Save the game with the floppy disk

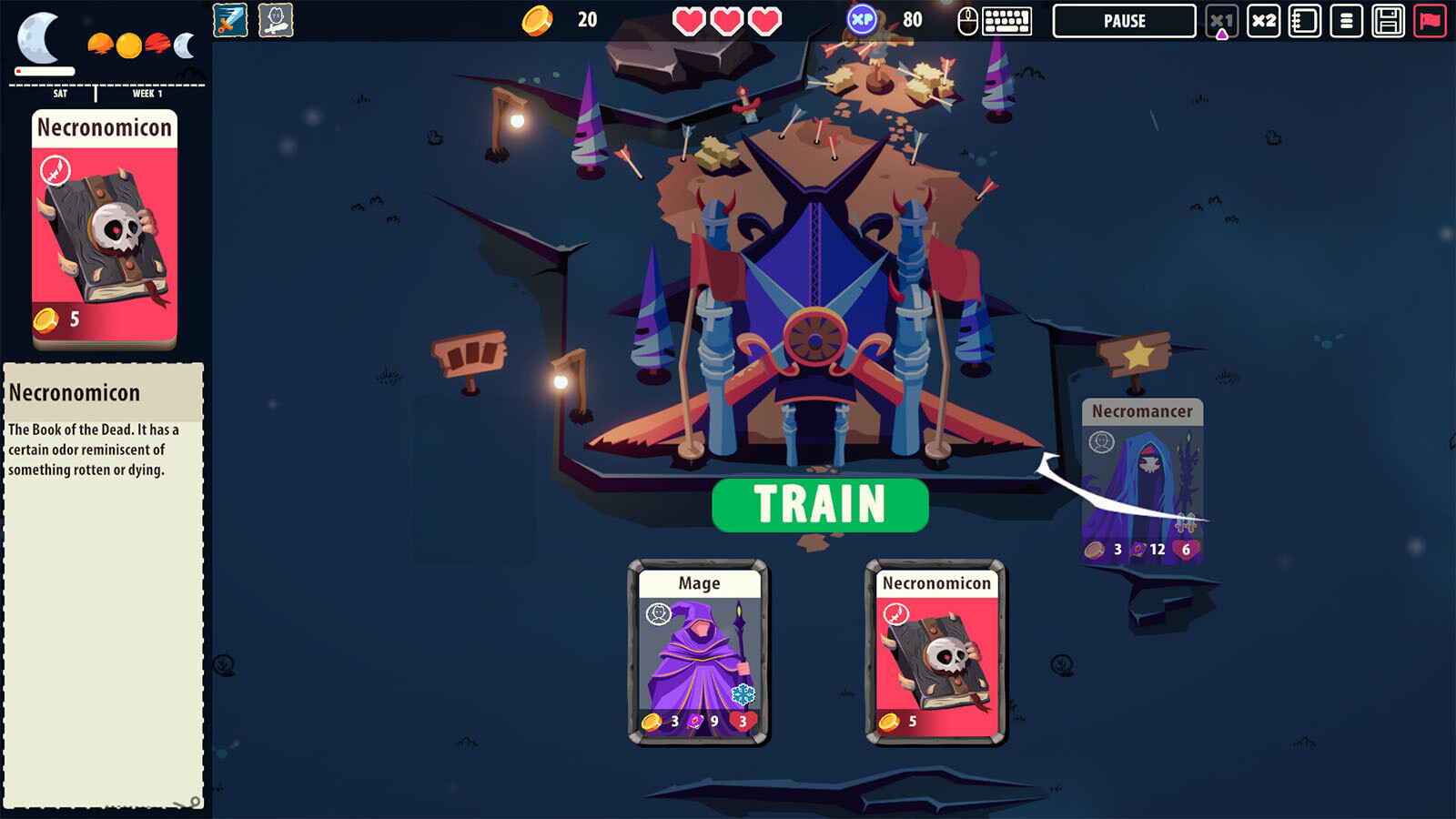[1388, 21]
